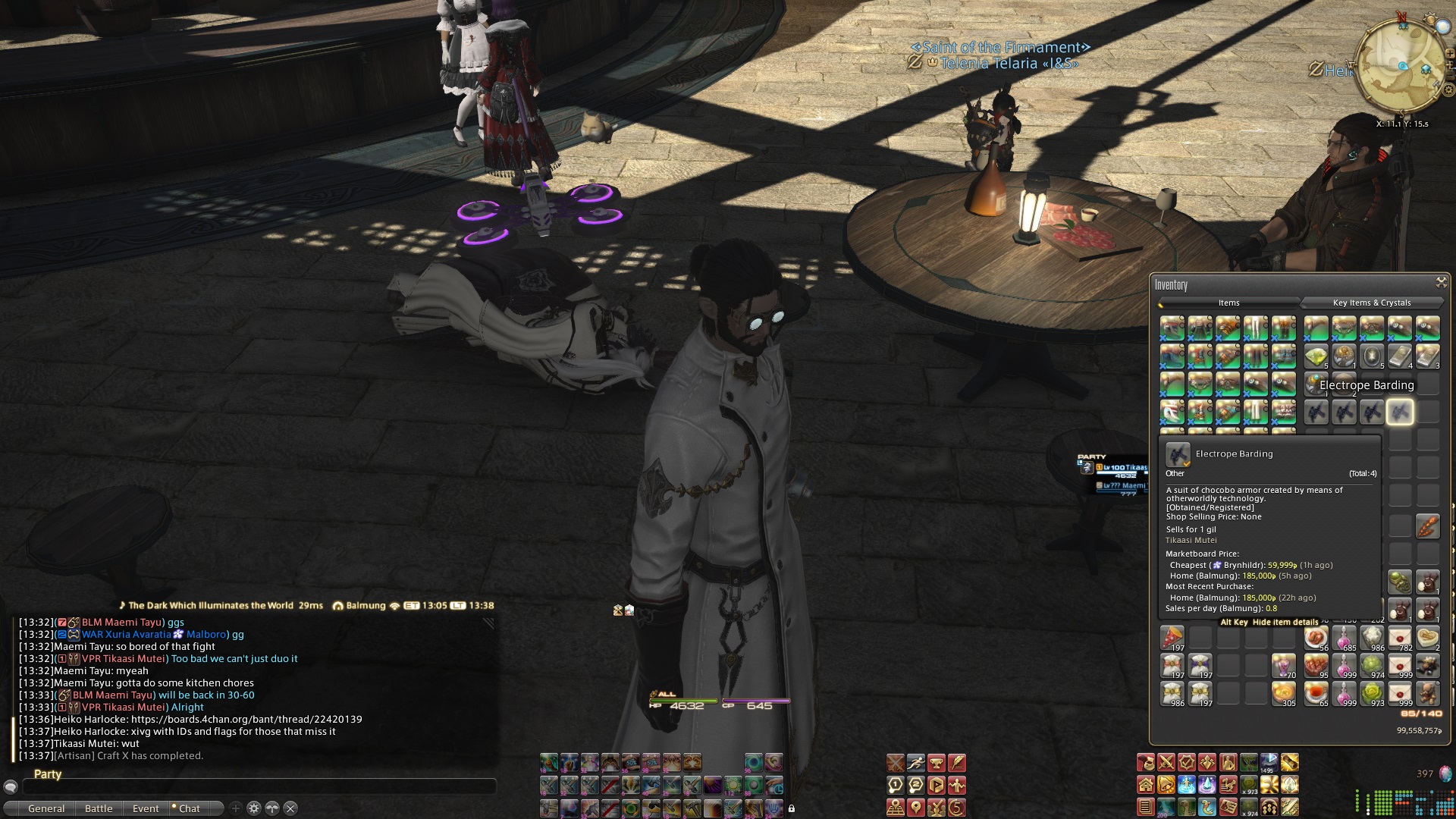Use the trophy icon hotbar action

[x=937, y=762]
